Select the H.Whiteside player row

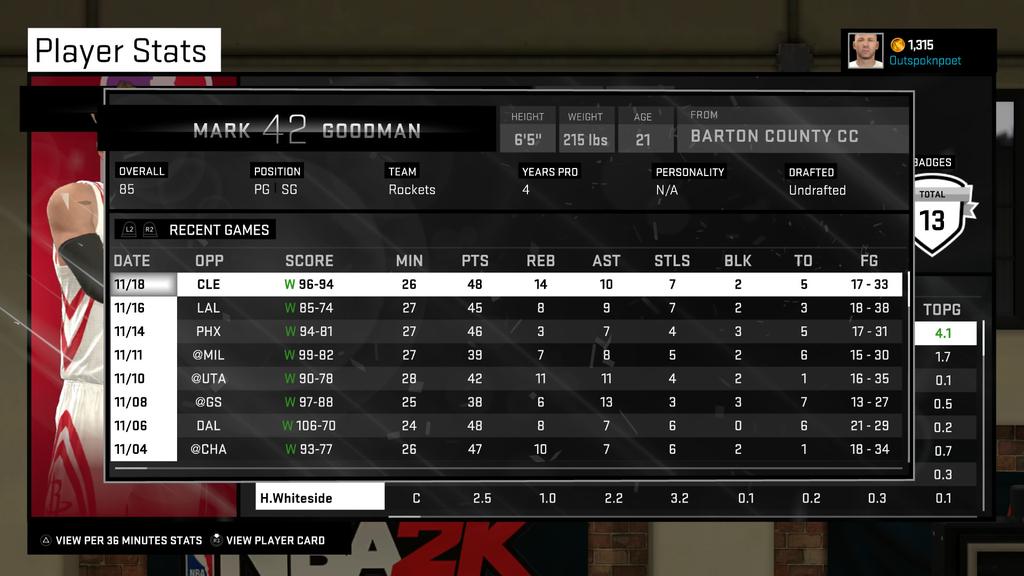pos(320,498)
